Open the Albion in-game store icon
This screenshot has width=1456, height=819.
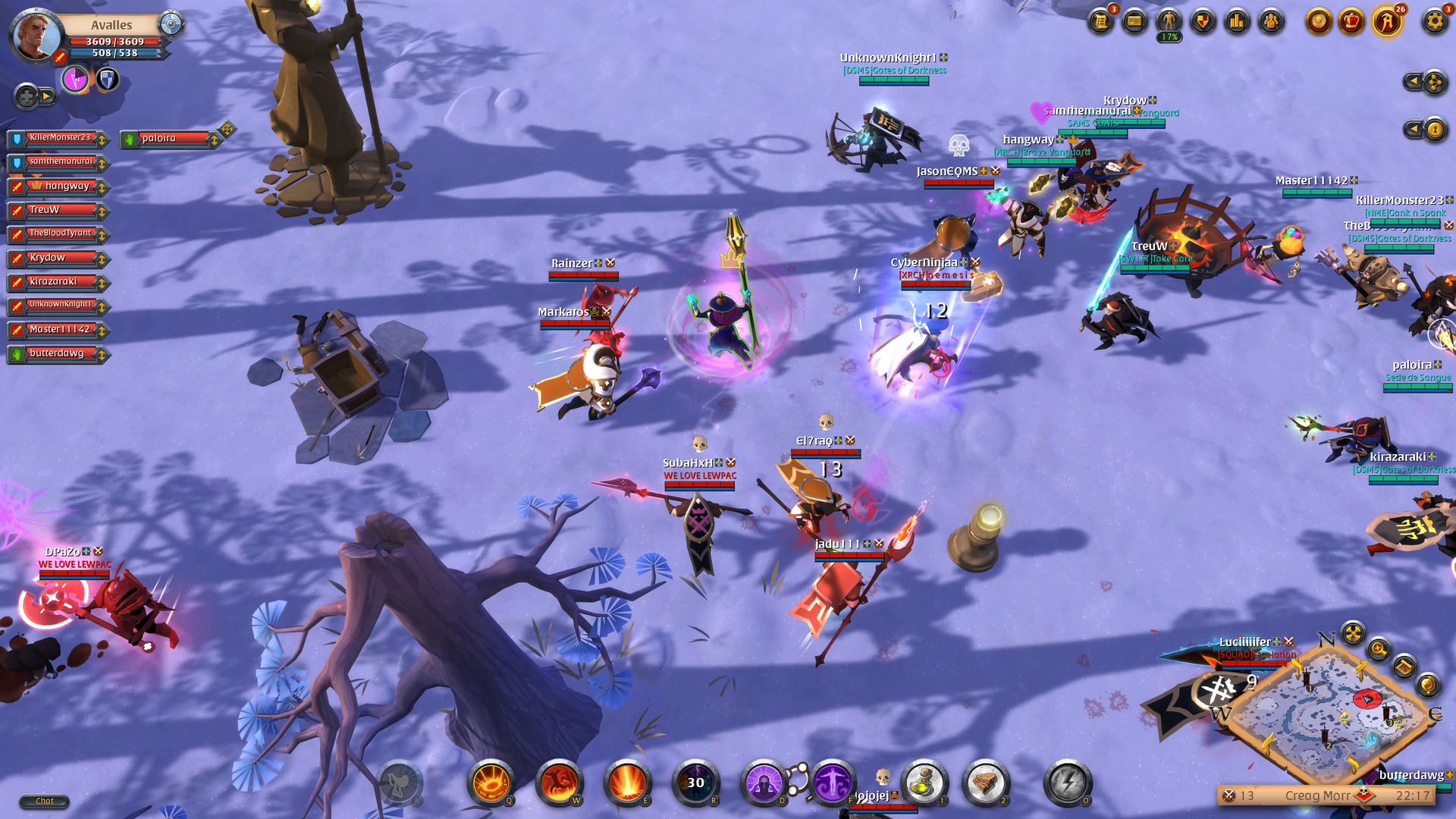1385,21
